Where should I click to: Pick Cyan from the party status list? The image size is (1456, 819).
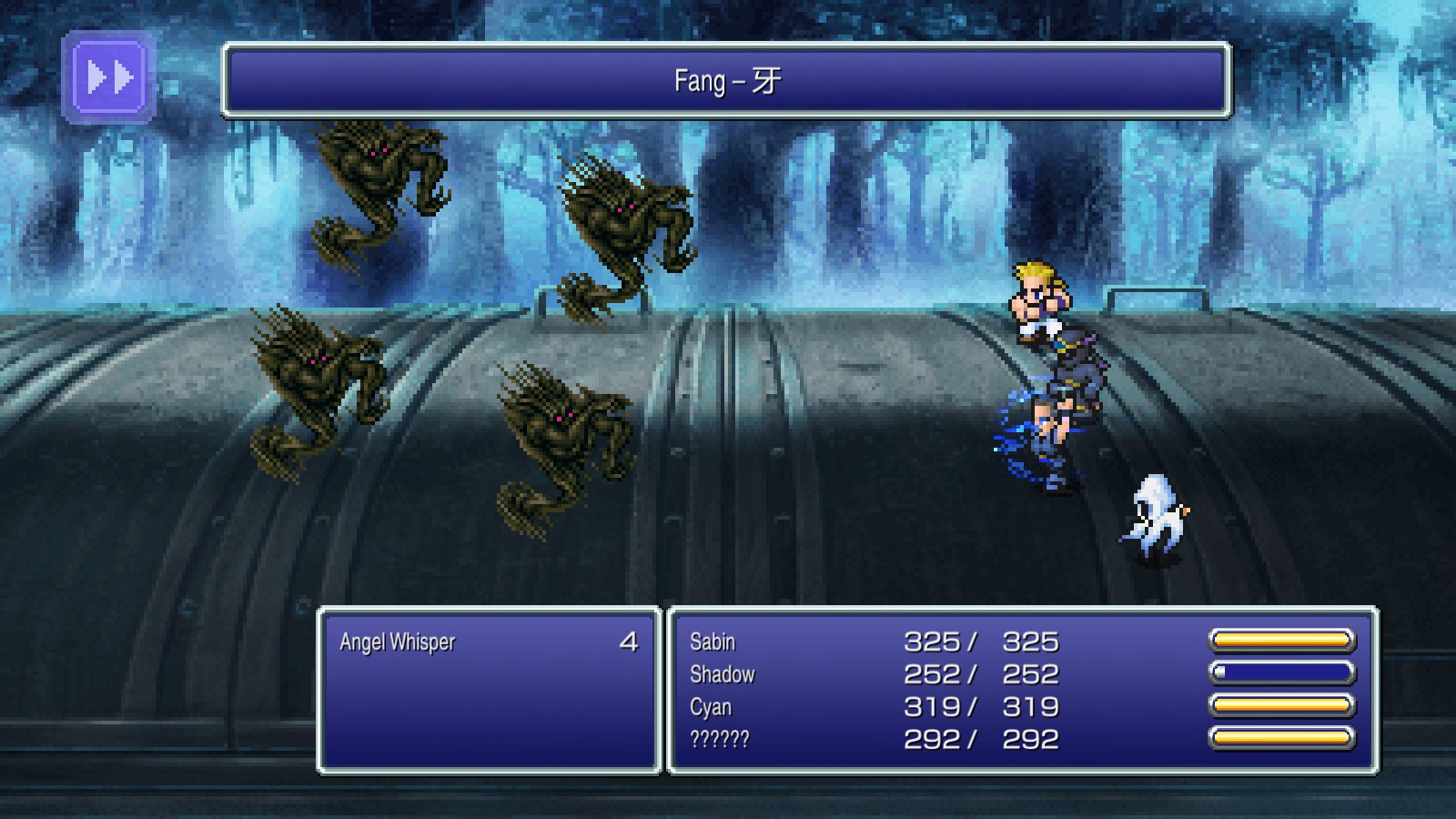point(711,707)
